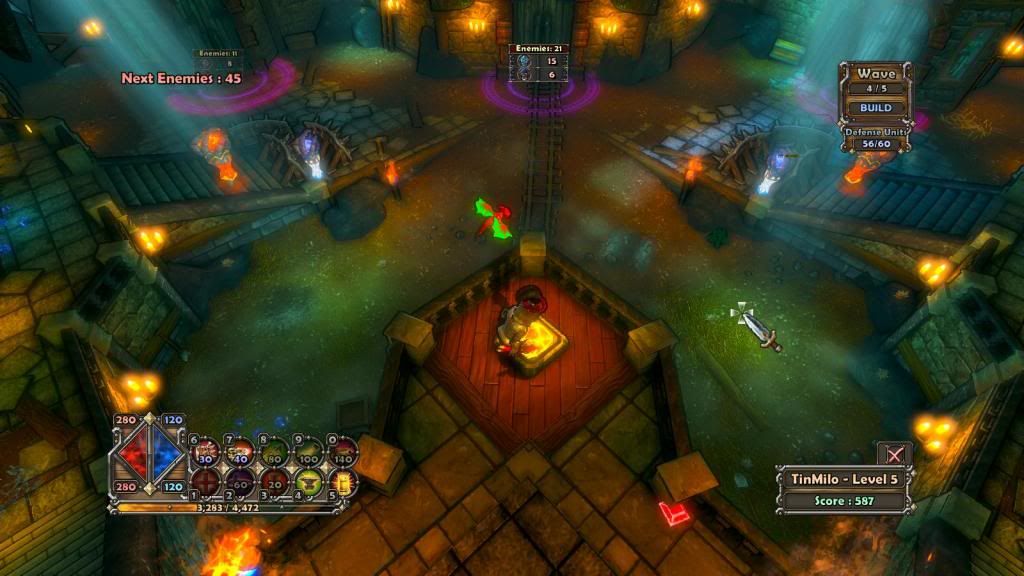Click the BUILD phase button
The height and width of the screenshot is (576, 1024).
(870, 108)
